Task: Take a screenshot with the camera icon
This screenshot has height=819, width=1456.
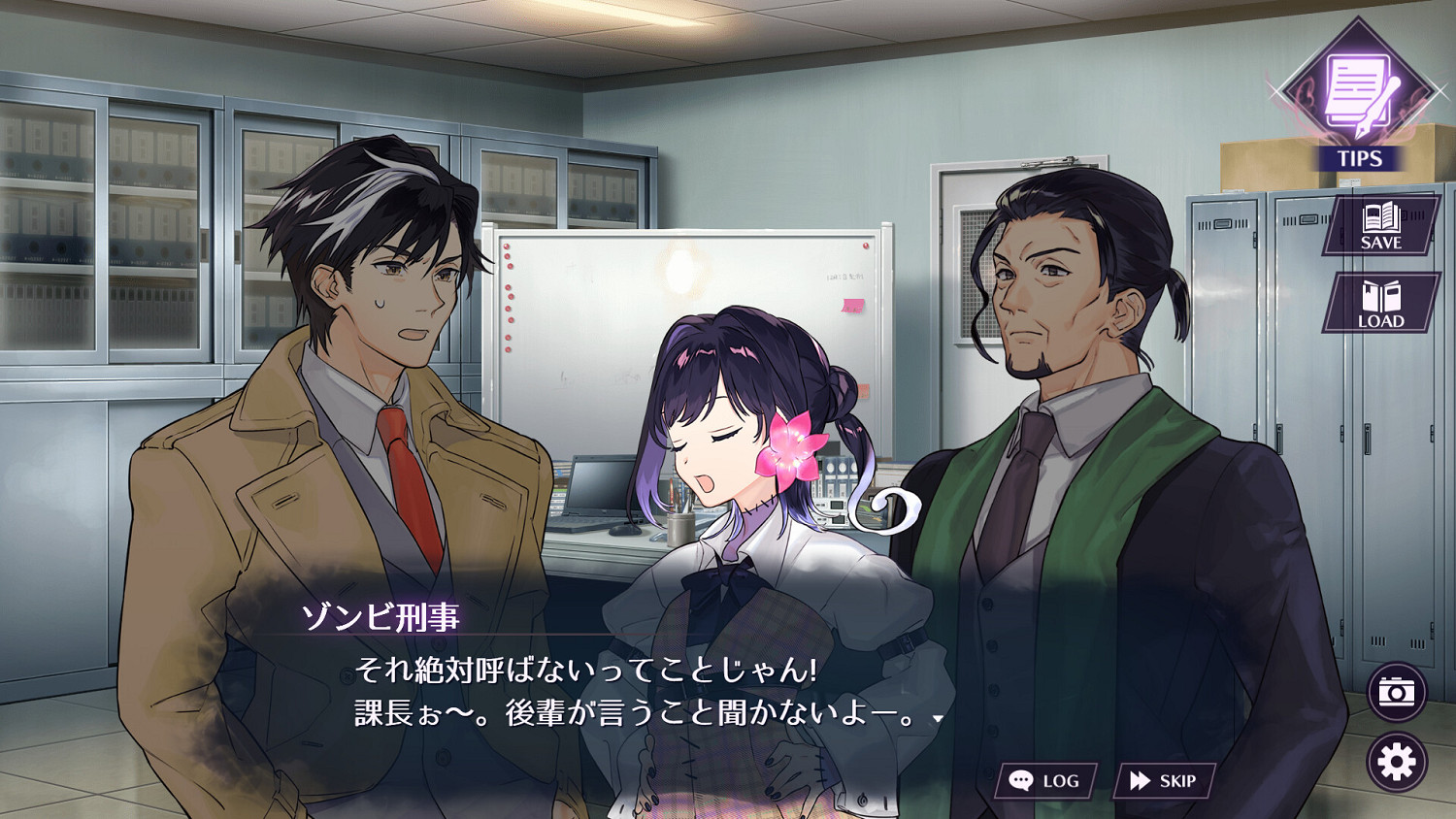Action: point(1395,693)
